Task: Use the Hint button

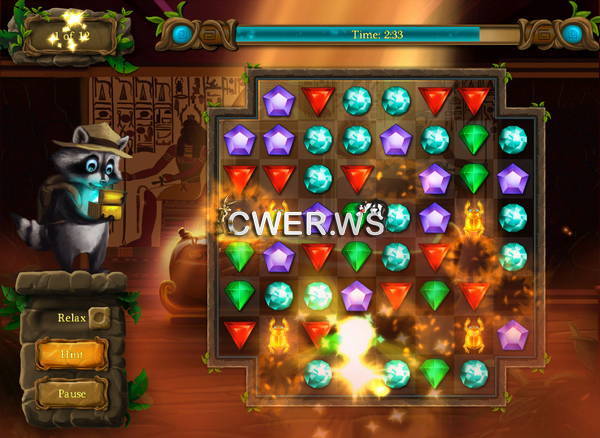Action: click(71, 354)
